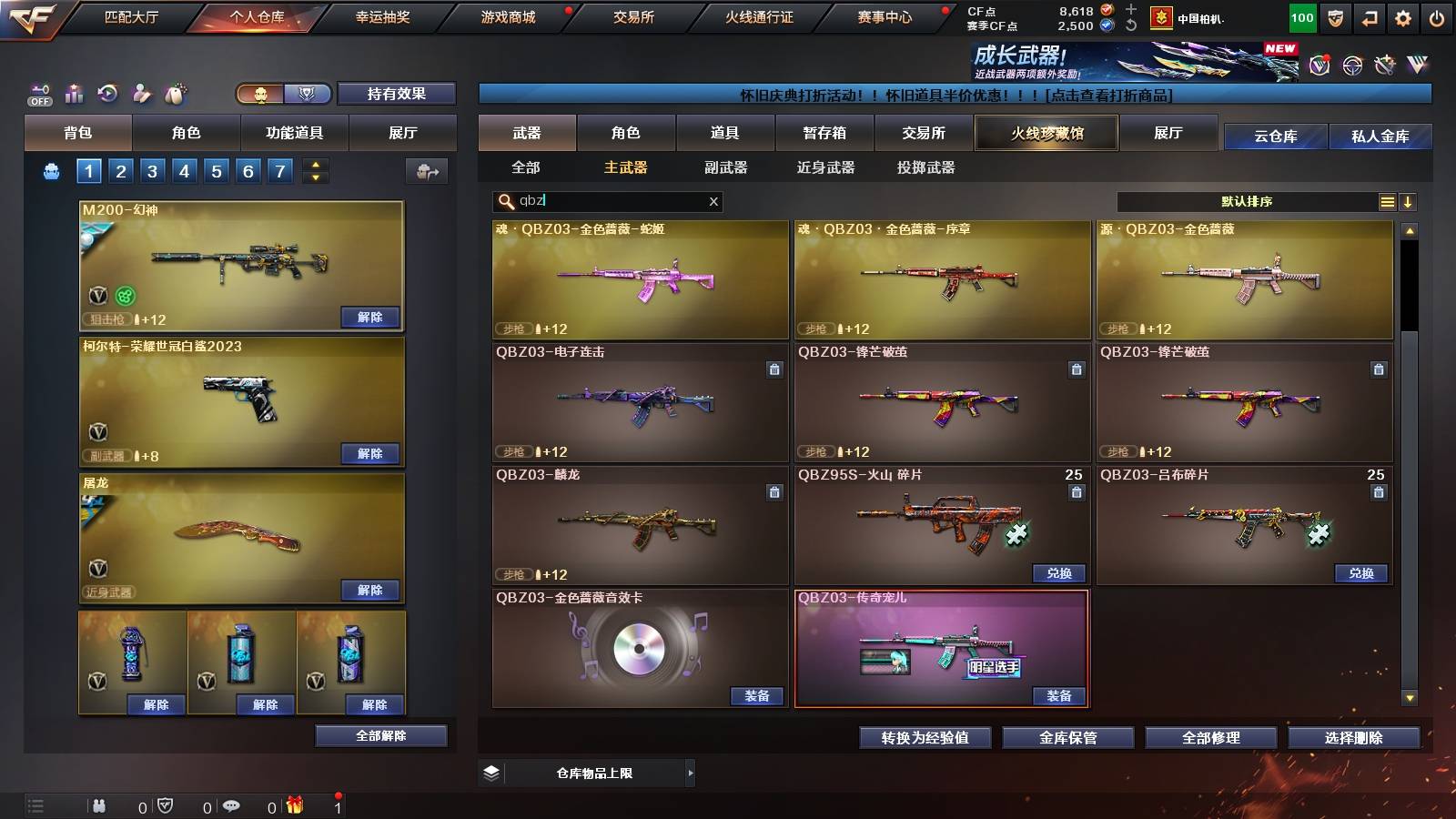Viewport: 1456px width, 819px height.
Task: Open the gift notification icon in bottom bar
Action: pos(292,804)
